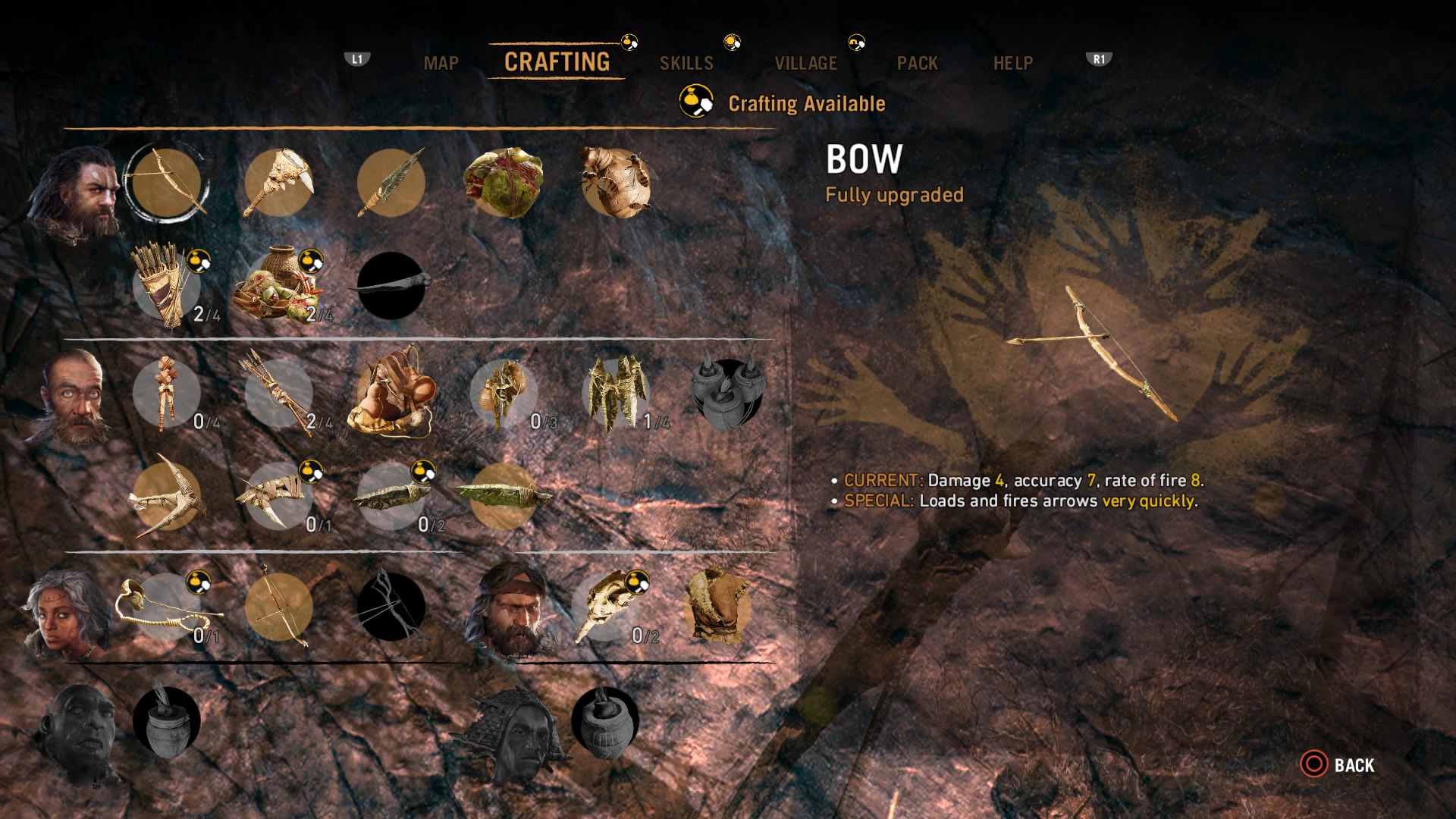
Task: Choose the club weapon slot
Action: point(278,183)
